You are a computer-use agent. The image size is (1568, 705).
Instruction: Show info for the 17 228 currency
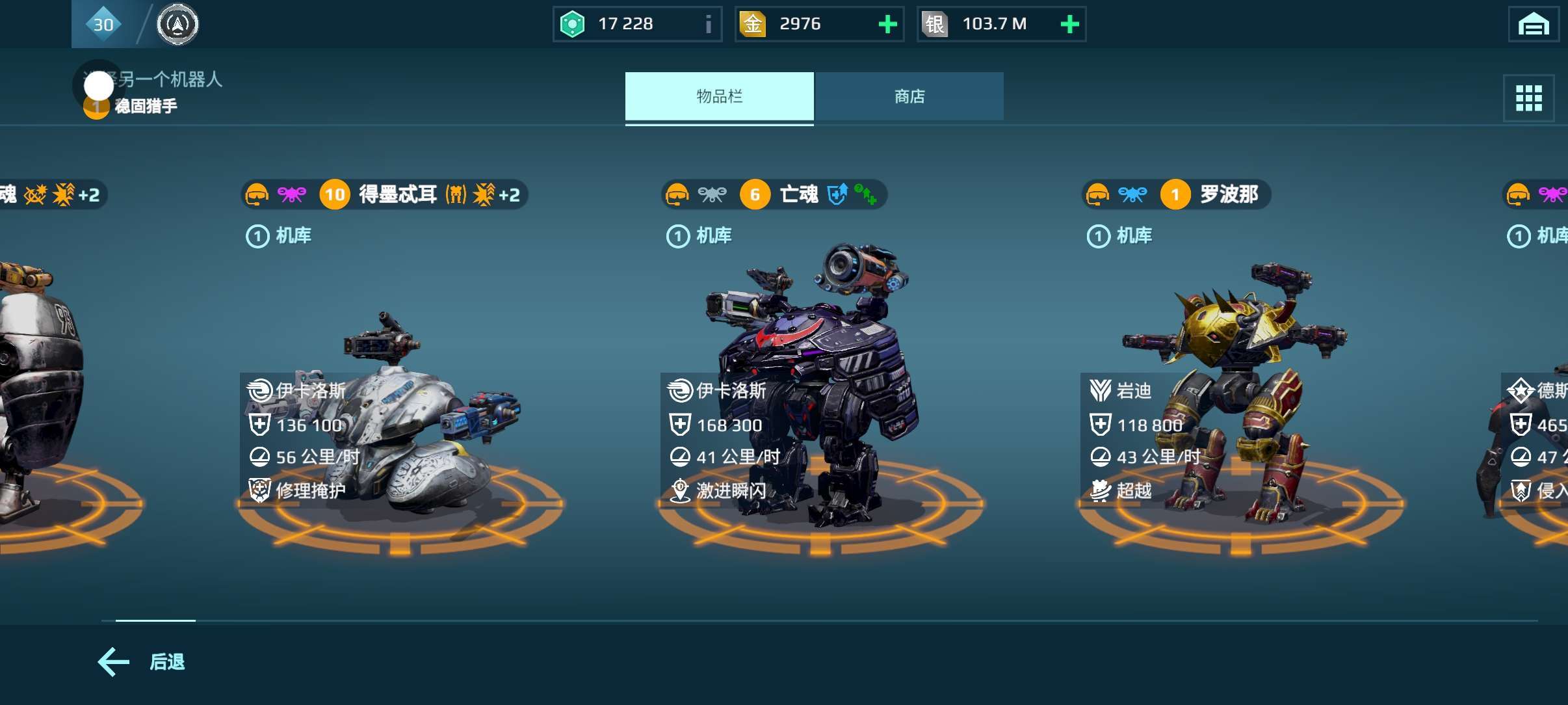[x=708, y=25]
